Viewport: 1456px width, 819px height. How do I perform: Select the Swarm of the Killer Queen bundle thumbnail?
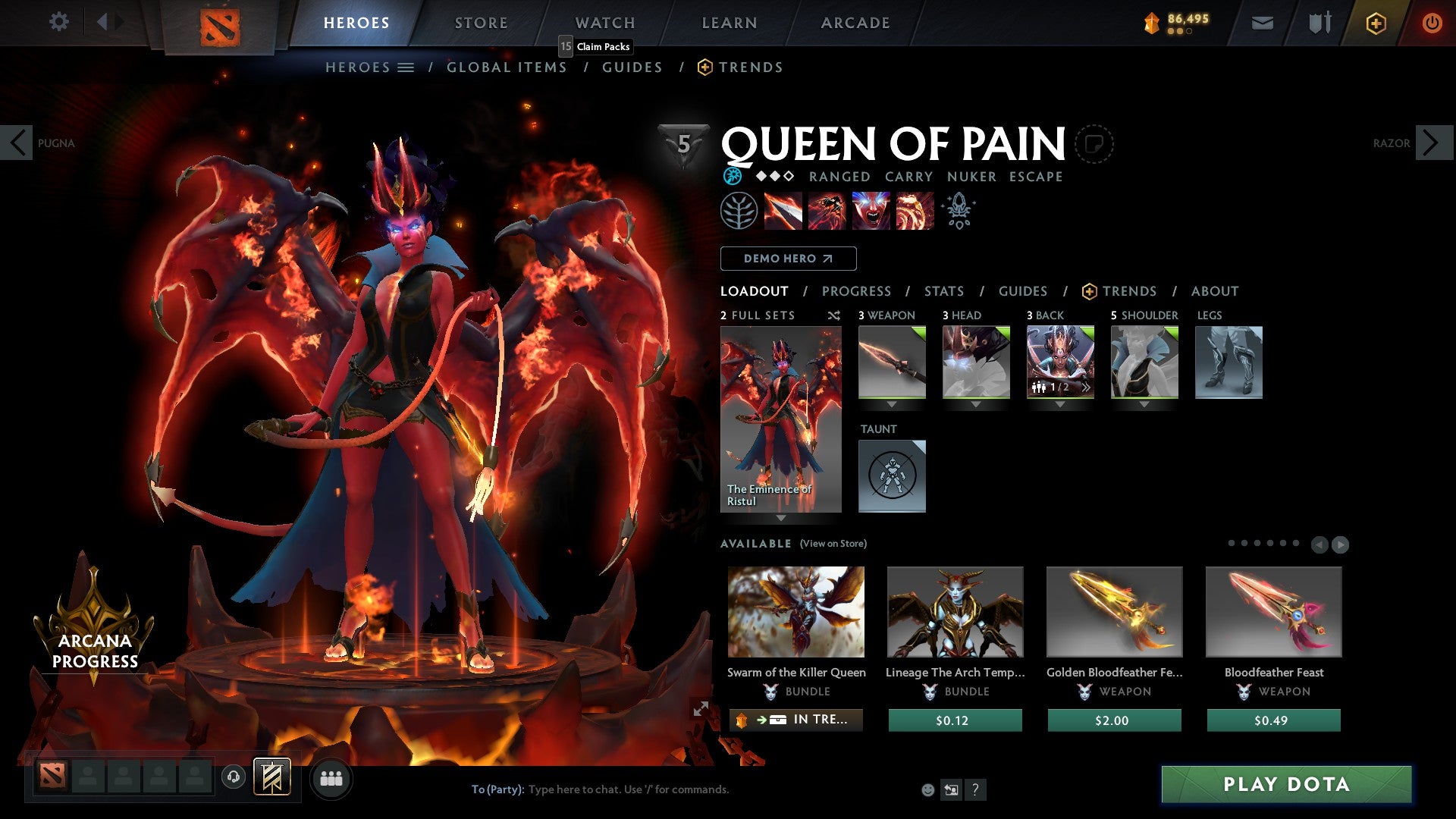(x=795, y=612)
